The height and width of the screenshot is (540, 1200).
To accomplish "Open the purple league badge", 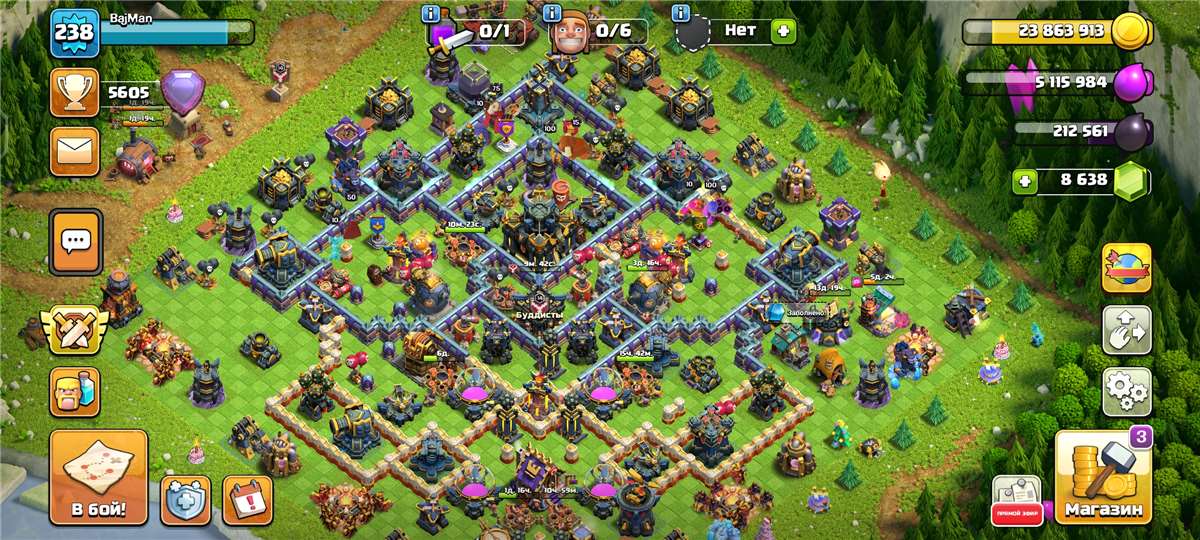I will 182,93.
